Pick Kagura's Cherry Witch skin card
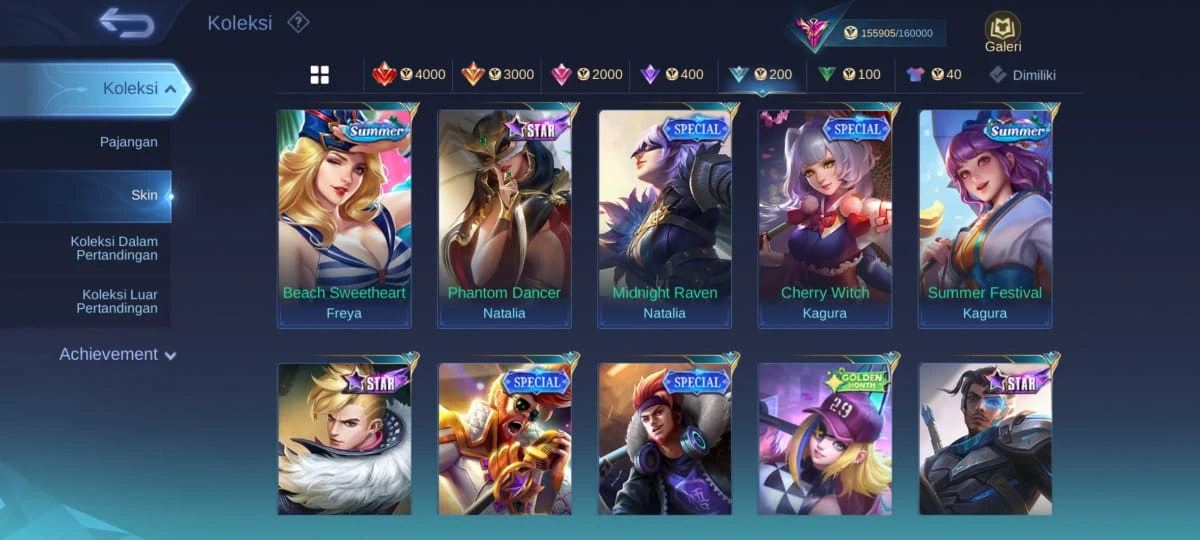This screenshot has width=1200, height=540. 825,218
